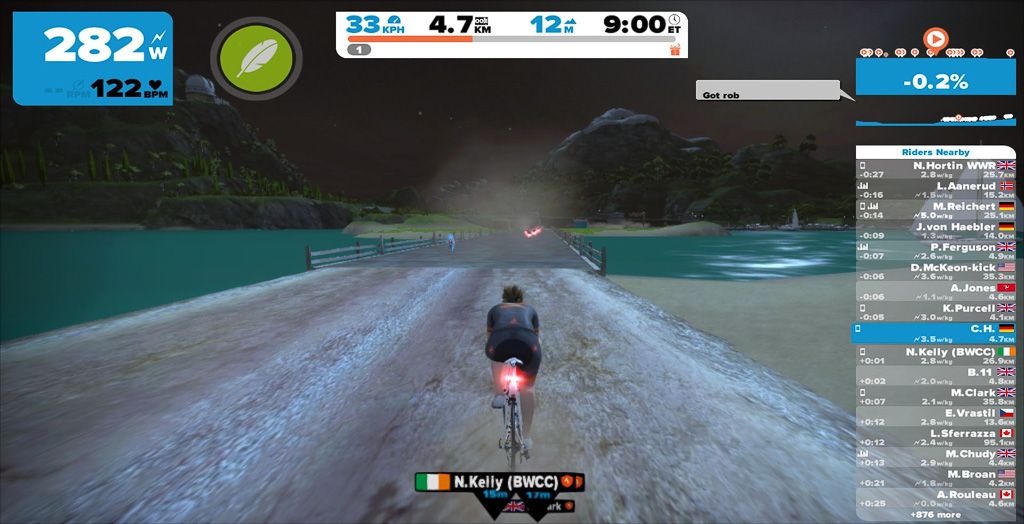Screen dimensions: 1024x524
Task: Select D.McKeon-kick in the rider list
Action: tap(935, 272)
